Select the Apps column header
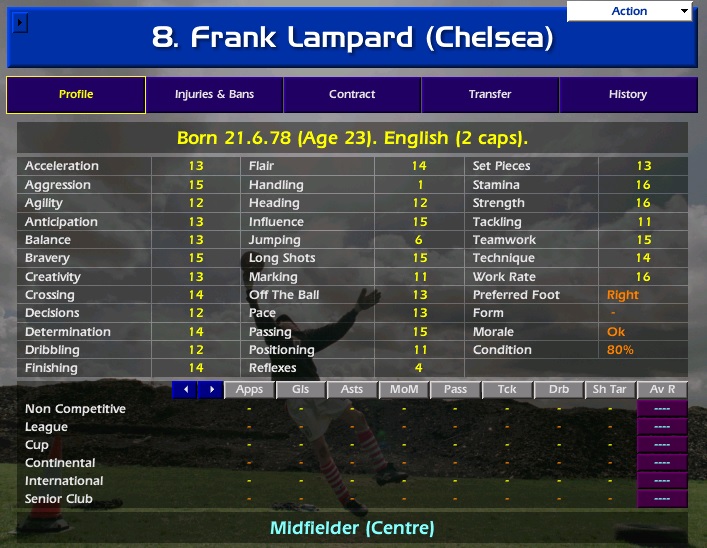Screen dimensions: 707x548 249,389
